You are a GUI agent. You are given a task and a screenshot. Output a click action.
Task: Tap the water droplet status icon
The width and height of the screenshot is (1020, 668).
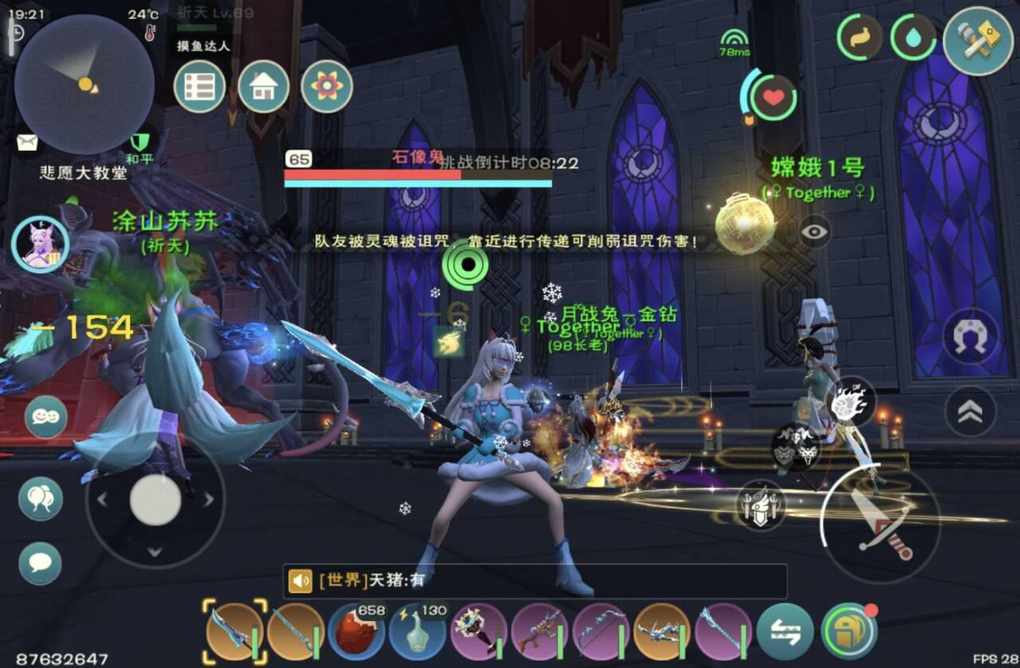pyautogui.click(x=913, y=38)
